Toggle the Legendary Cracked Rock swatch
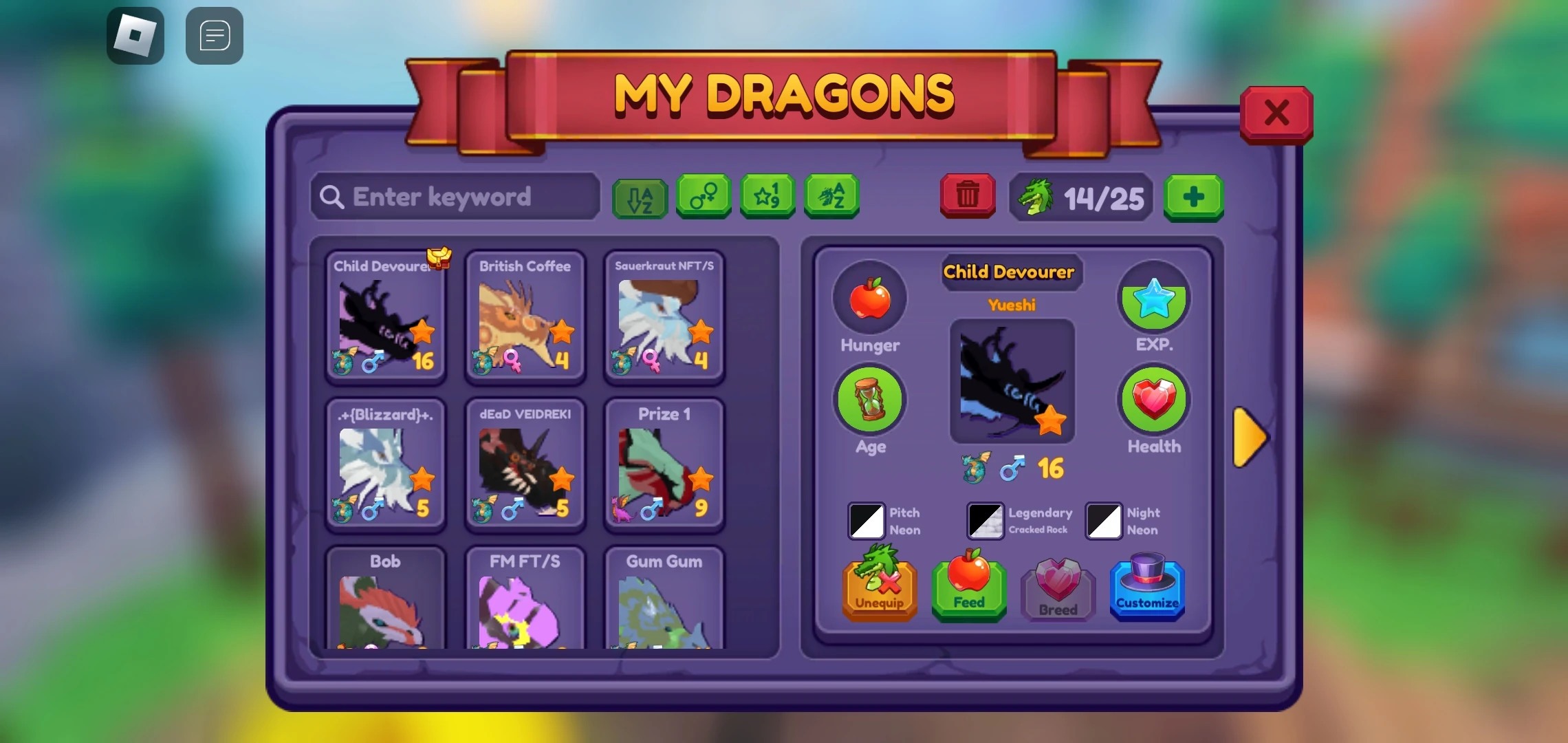 point(984,521)
